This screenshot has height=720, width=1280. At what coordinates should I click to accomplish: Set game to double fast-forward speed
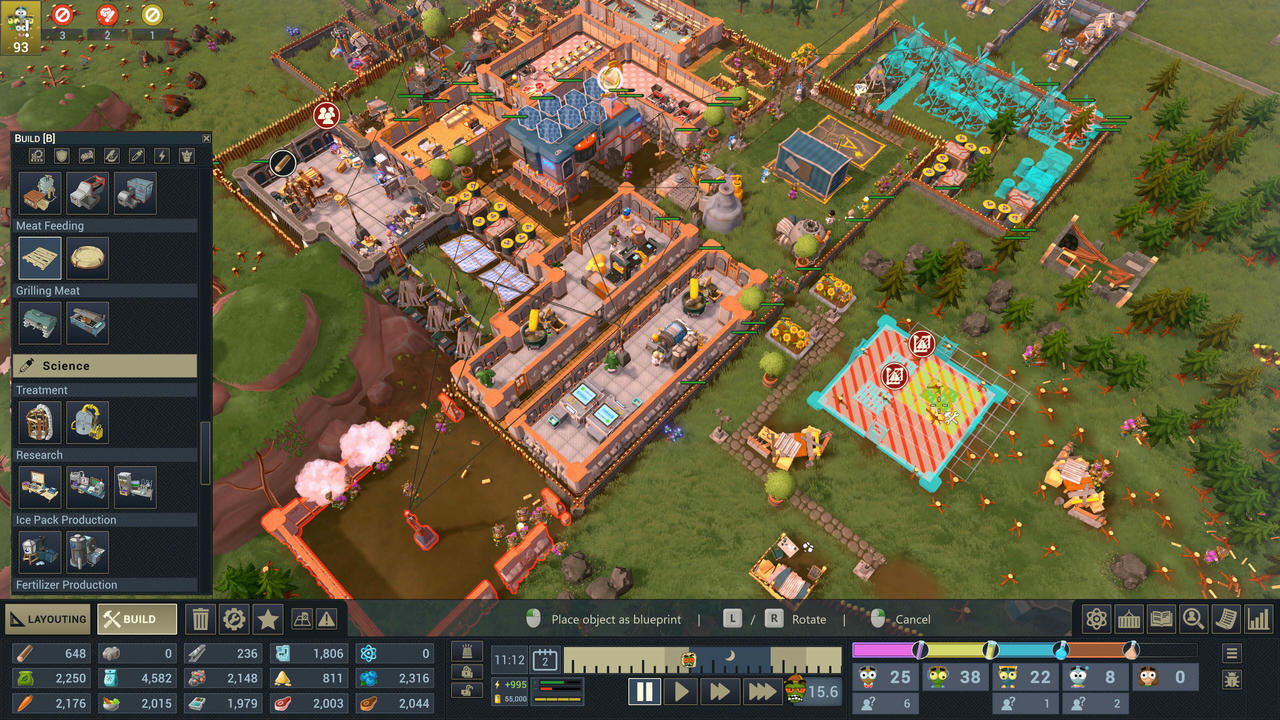720,691
